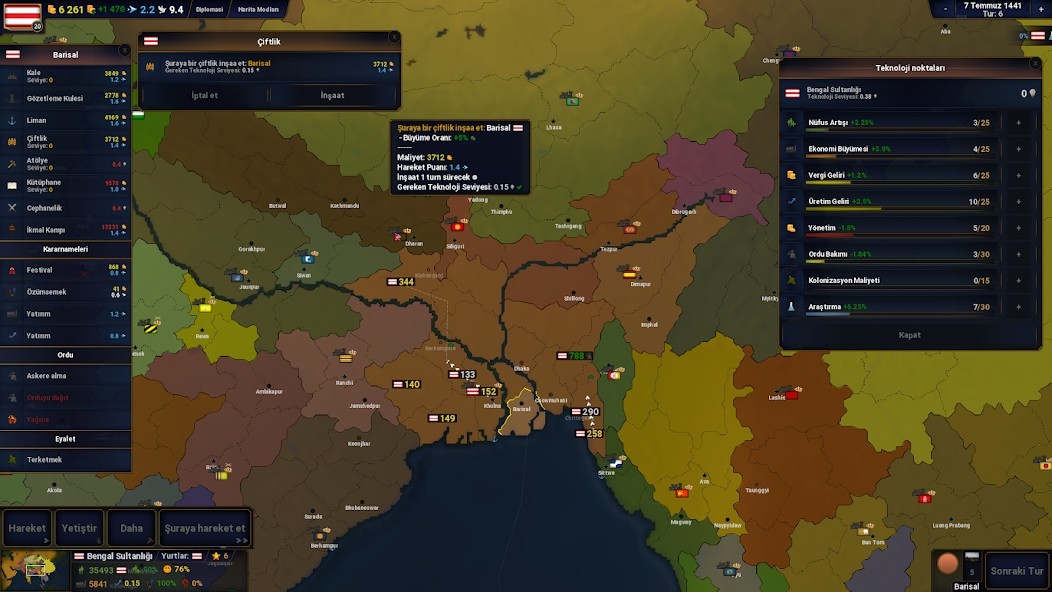This screenshot has height=592, width=1052.
Task: Open the Yetiştir recruit action
Action: point(79,528)
